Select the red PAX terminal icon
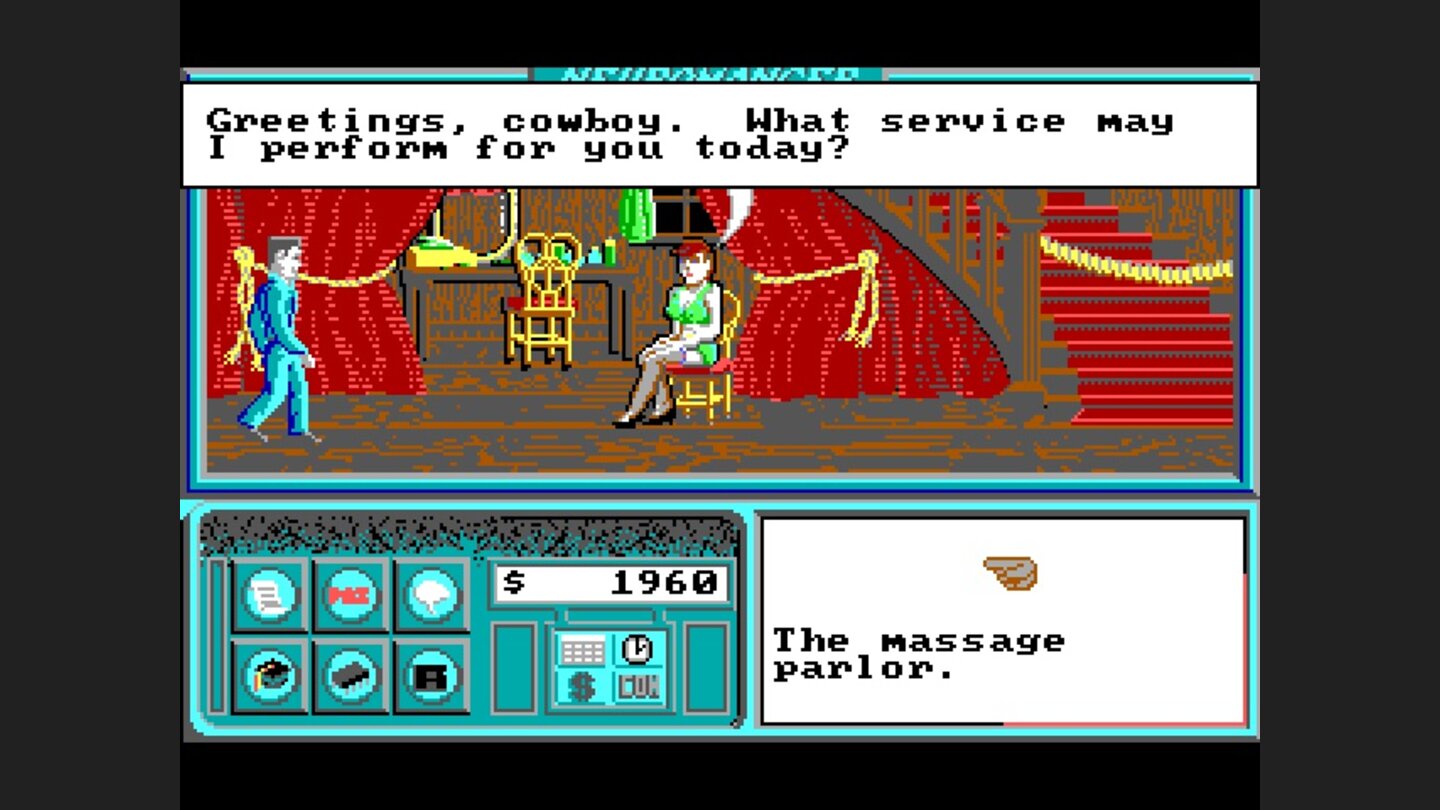The width and height of the screenshot is (1440, 810). click(352, 592)
